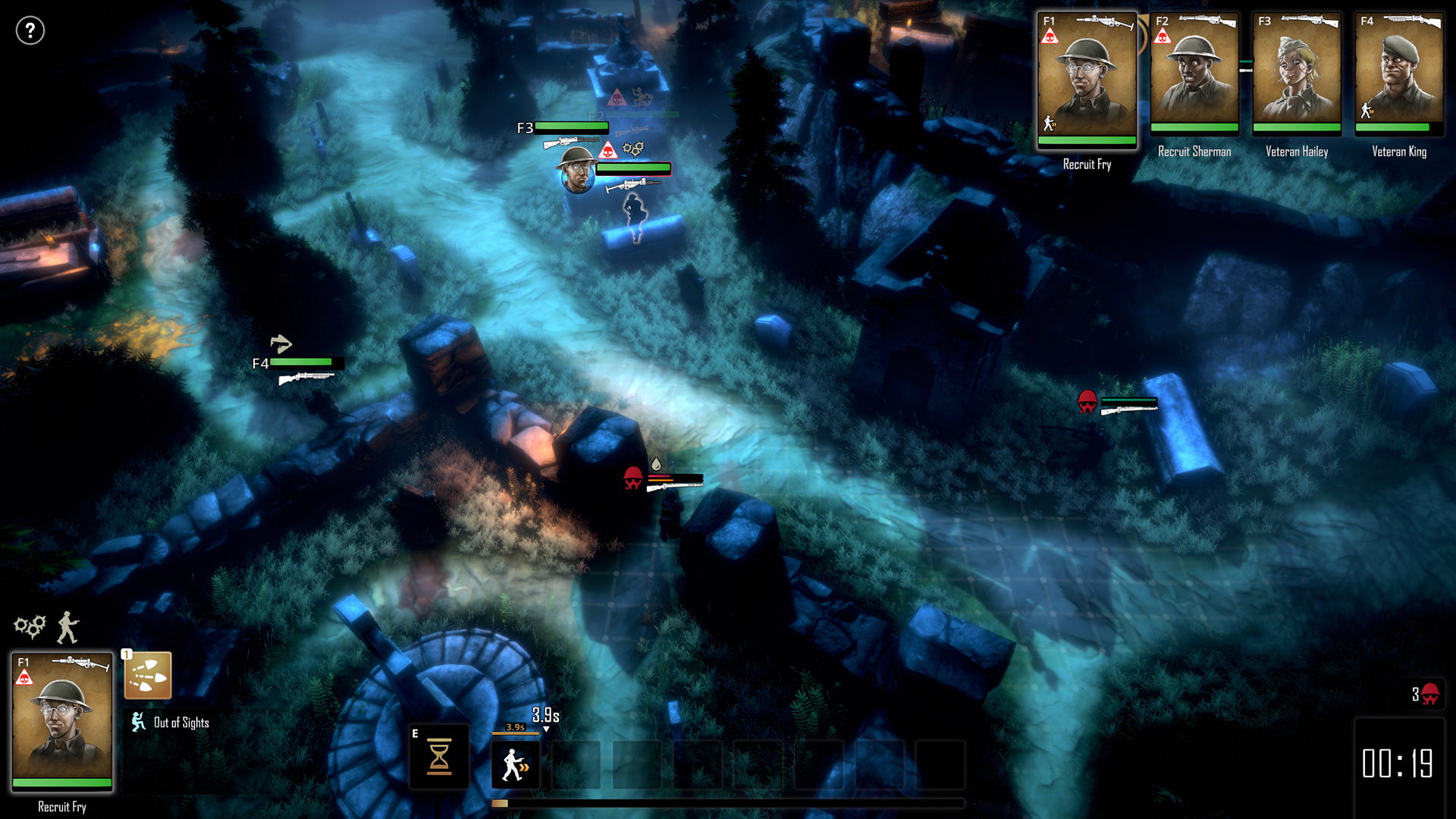Open the help question mark button
Screen dimensions: 1456x819
coord(30,31)
